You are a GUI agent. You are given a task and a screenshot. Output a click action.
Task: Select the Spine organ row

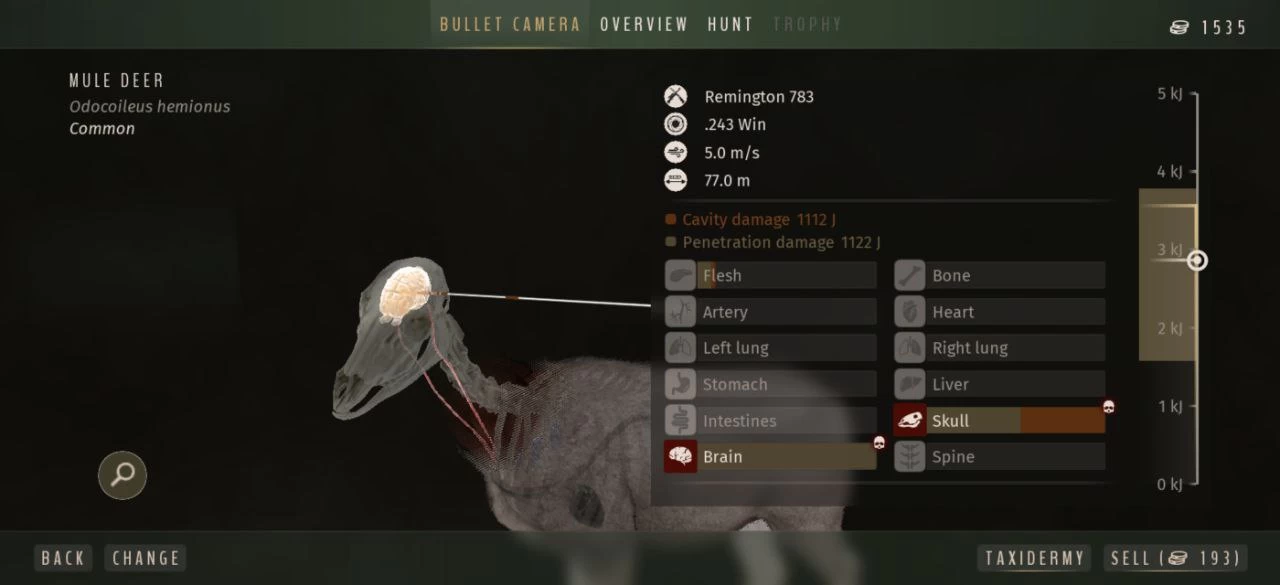[x=1000, y=457]
